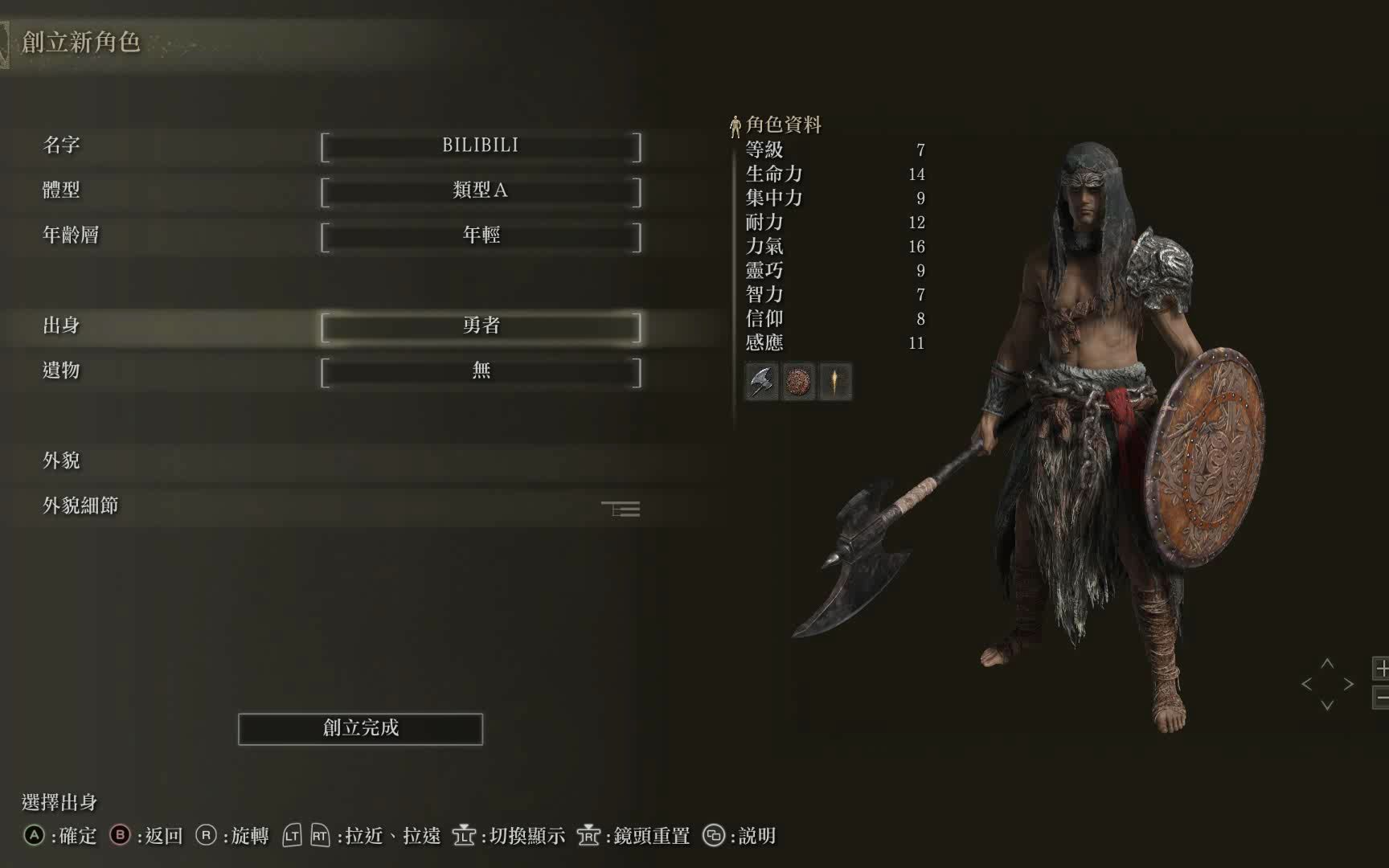Click the minus zoom button

(1382, 698)
